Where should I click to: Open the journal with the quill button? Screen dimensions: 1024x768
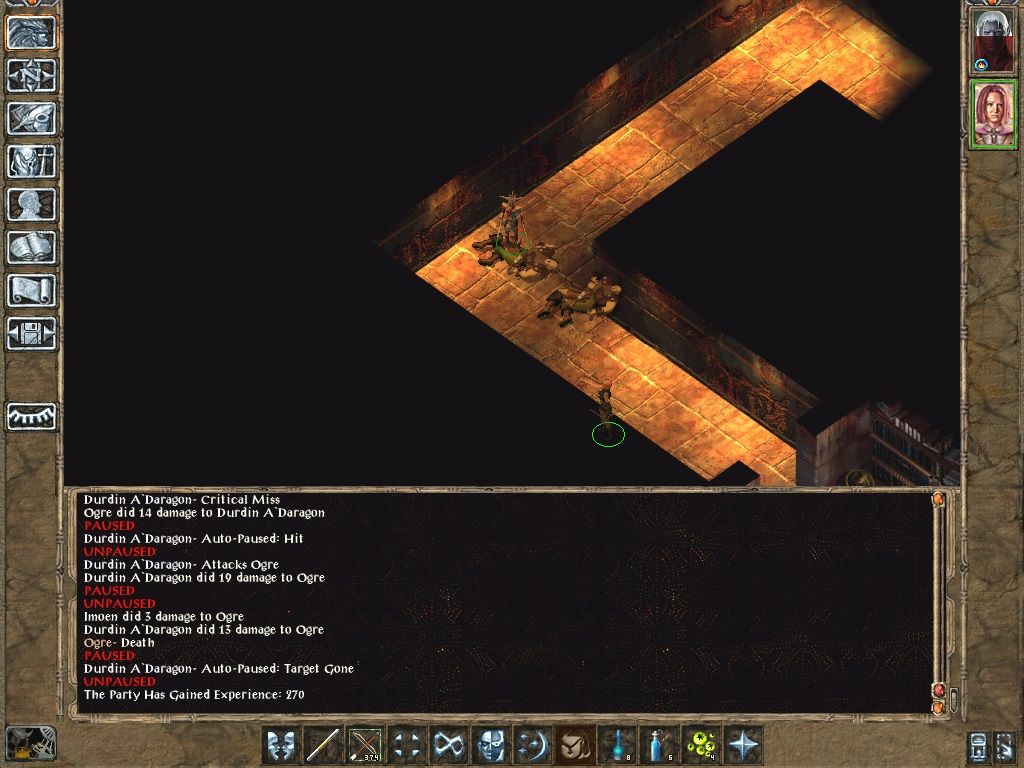click(32, 118)
